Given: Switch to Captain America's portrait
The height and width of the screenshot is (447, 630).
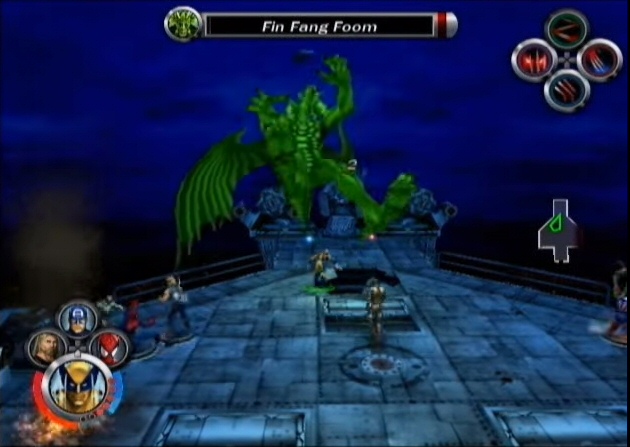Looking at the screenshot, I should [x=77, y=319].
